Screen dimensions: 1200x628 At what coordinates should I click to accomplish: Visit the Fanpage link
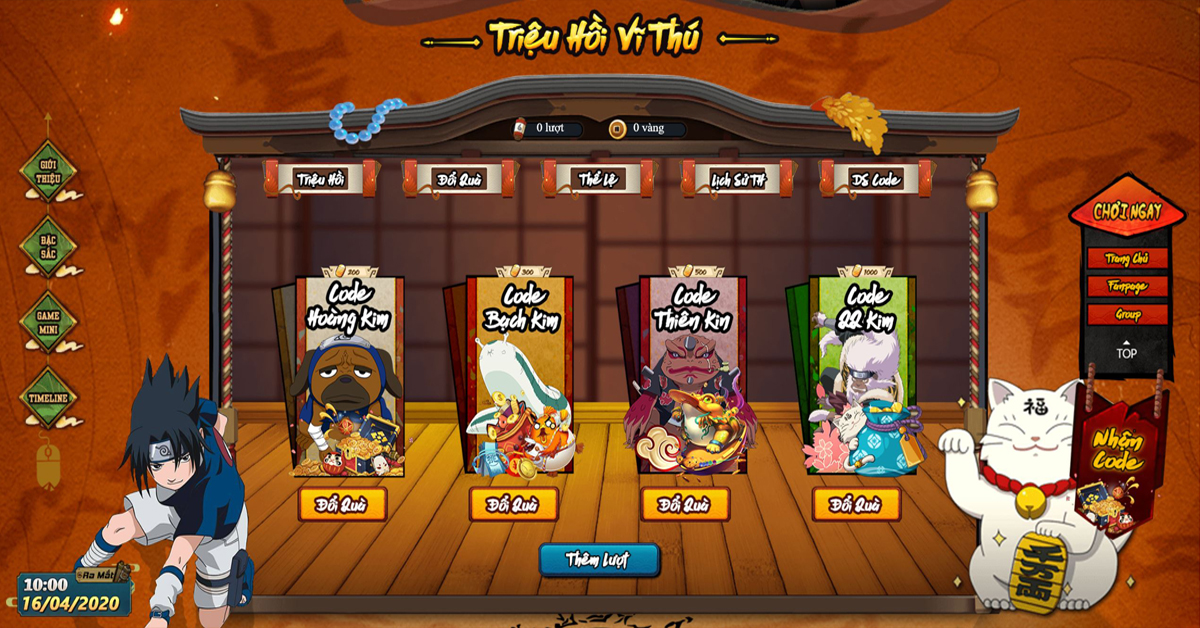tap(1127, 286)
